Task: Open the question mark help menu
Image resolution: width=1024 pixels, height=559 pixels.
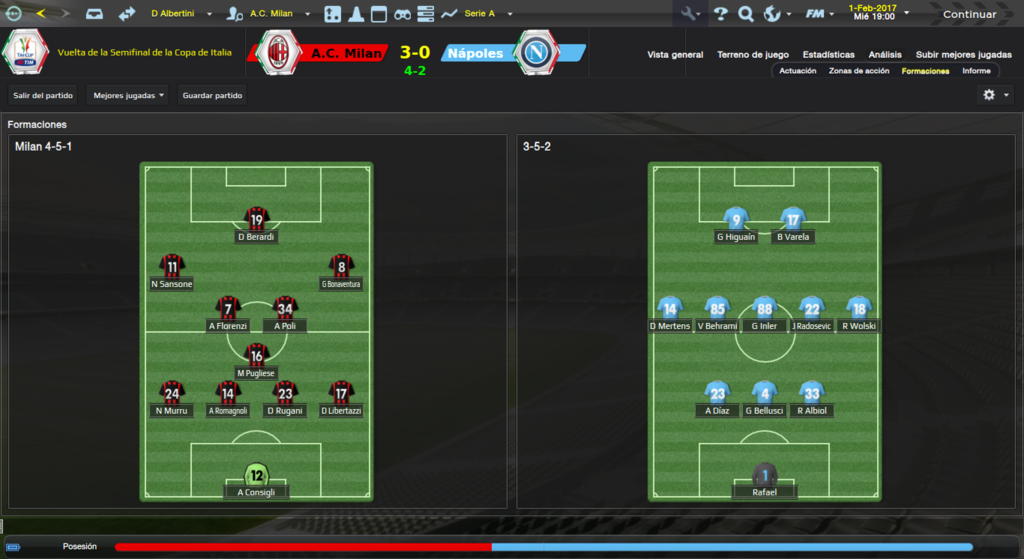Action: tap(720, 14)
